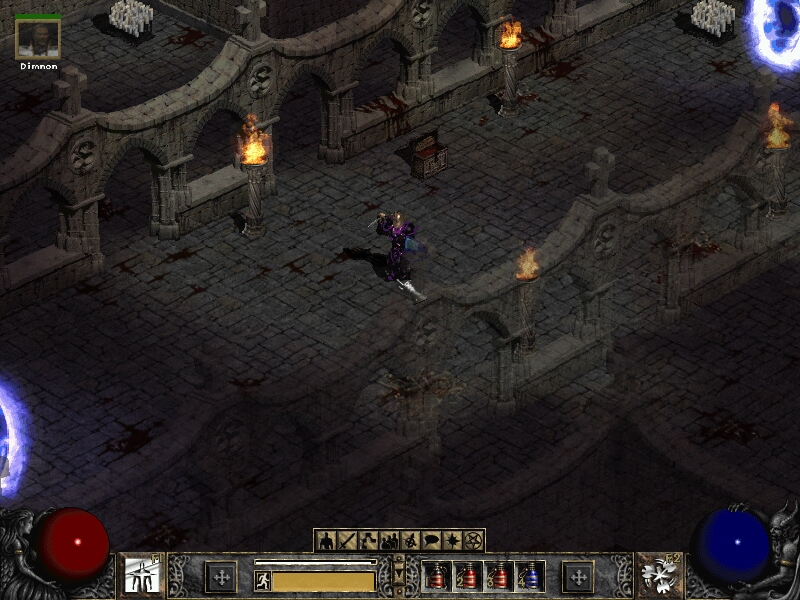Drink the blue mana potion in the belt
800x600 pixels.
pos(530,576)
